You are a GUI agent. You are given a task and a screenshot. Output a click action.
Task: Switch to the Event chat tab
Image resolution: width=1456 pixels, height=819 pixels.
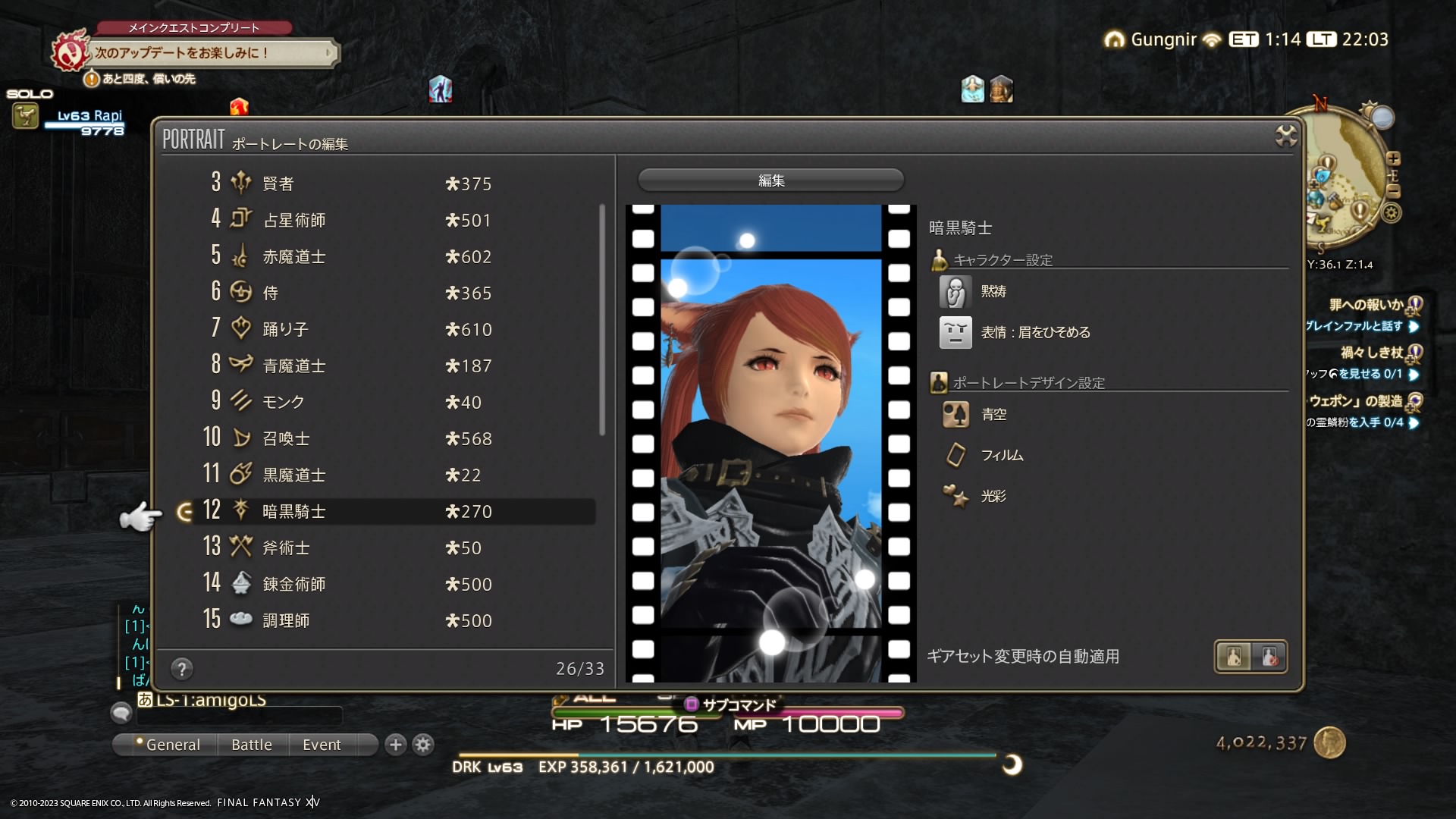322,745
